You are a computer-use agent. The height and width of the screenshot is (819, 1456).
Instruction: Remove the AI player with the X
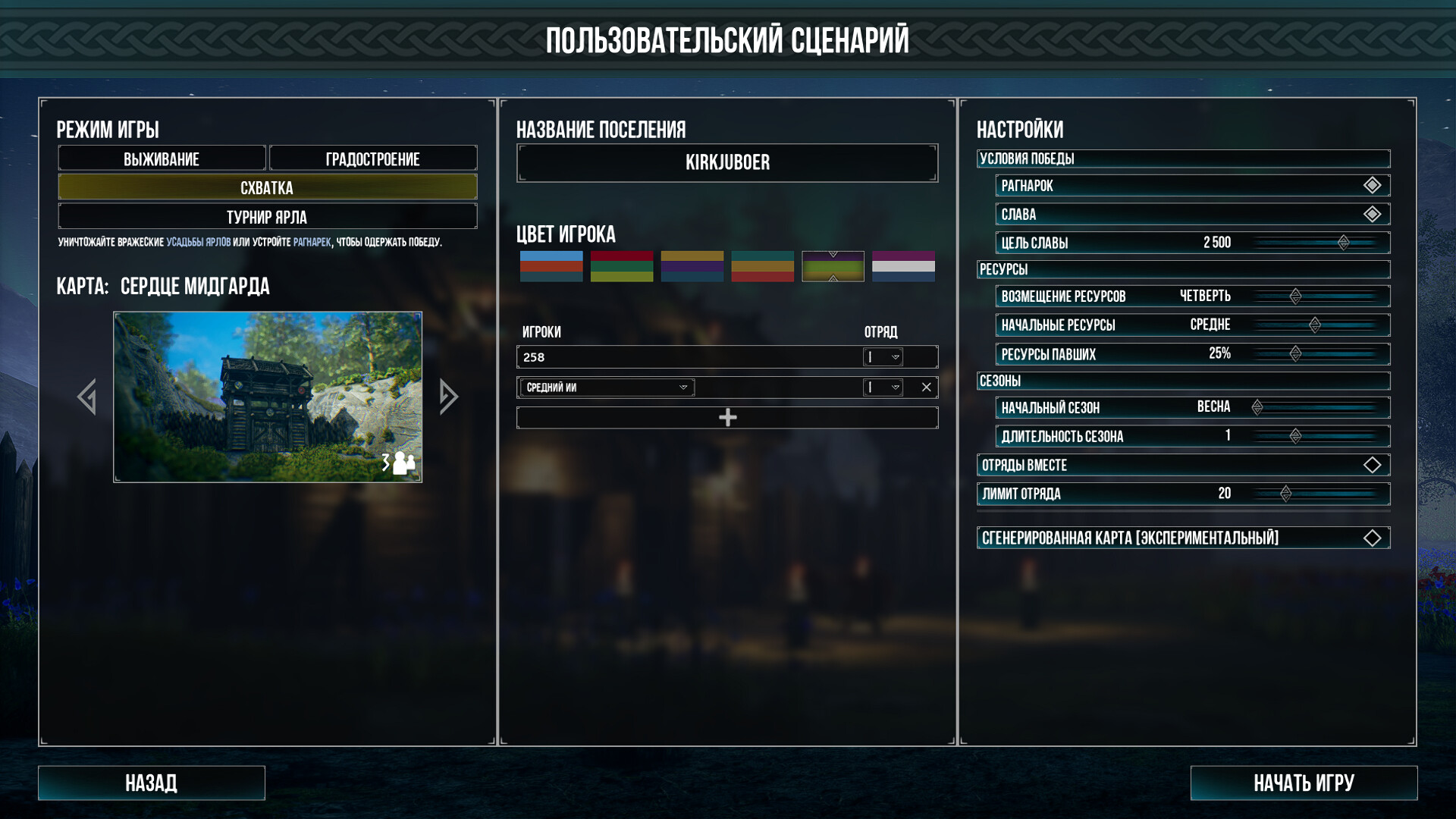pos(926,388)
